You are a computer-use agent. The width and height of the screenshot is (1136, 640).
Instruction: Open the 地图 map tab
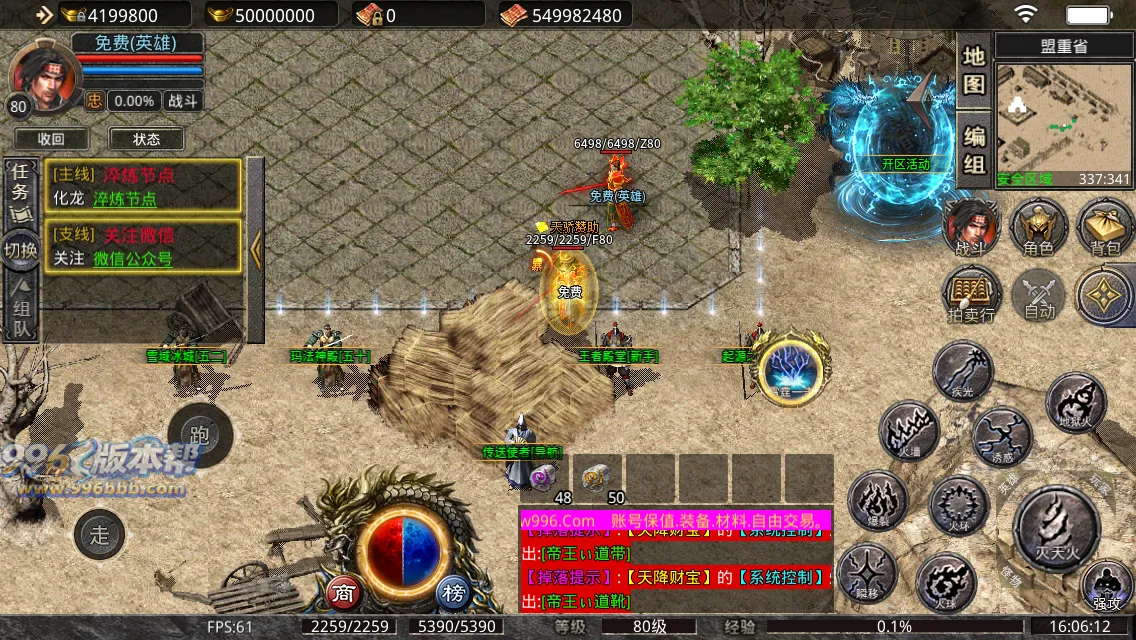[974, 69]
